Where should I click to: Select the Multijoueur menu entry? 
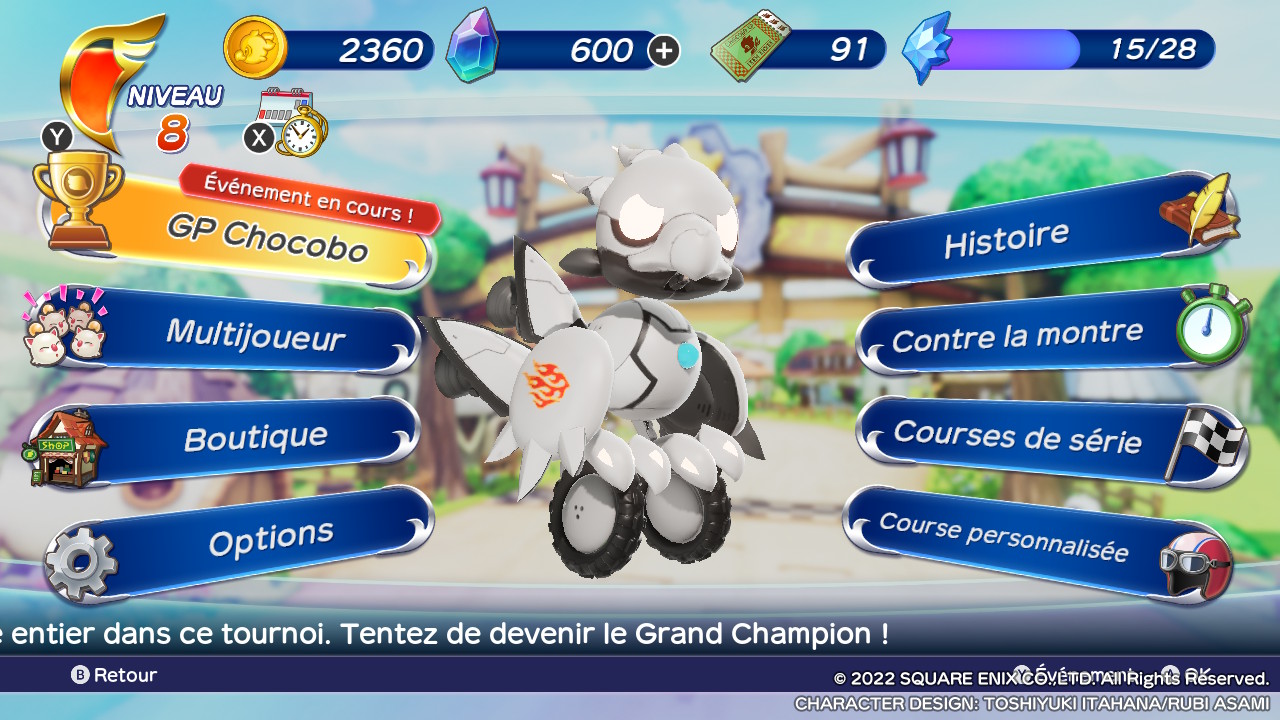[255, 333]
